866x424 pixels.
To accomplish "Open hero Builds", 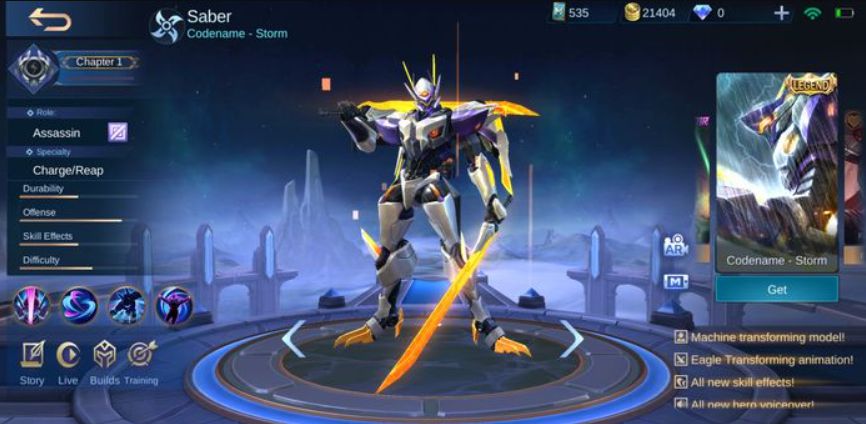I will (104, 361).
